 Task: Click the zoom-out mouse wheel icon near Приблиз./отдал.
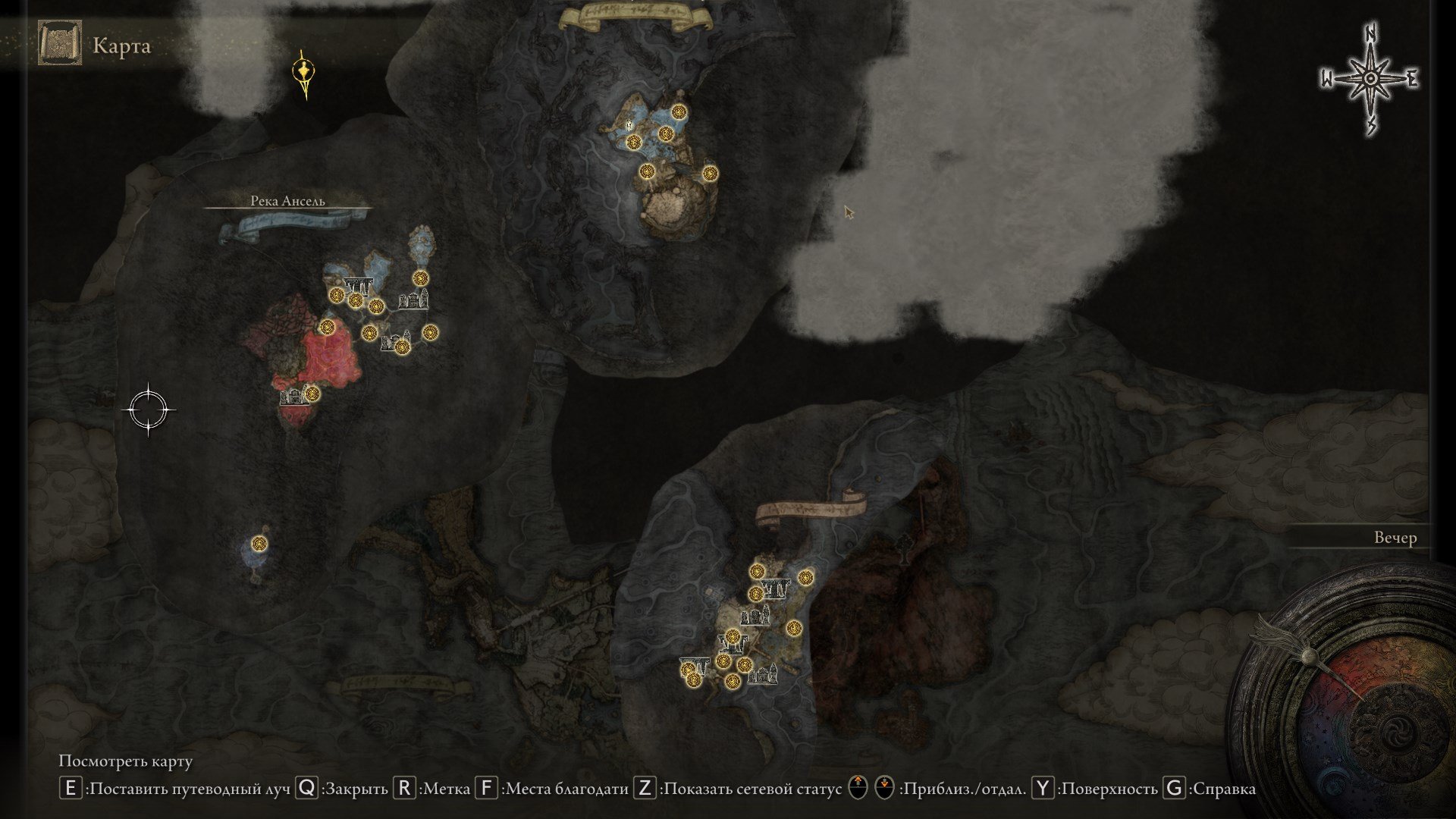(x=886, y=789)
